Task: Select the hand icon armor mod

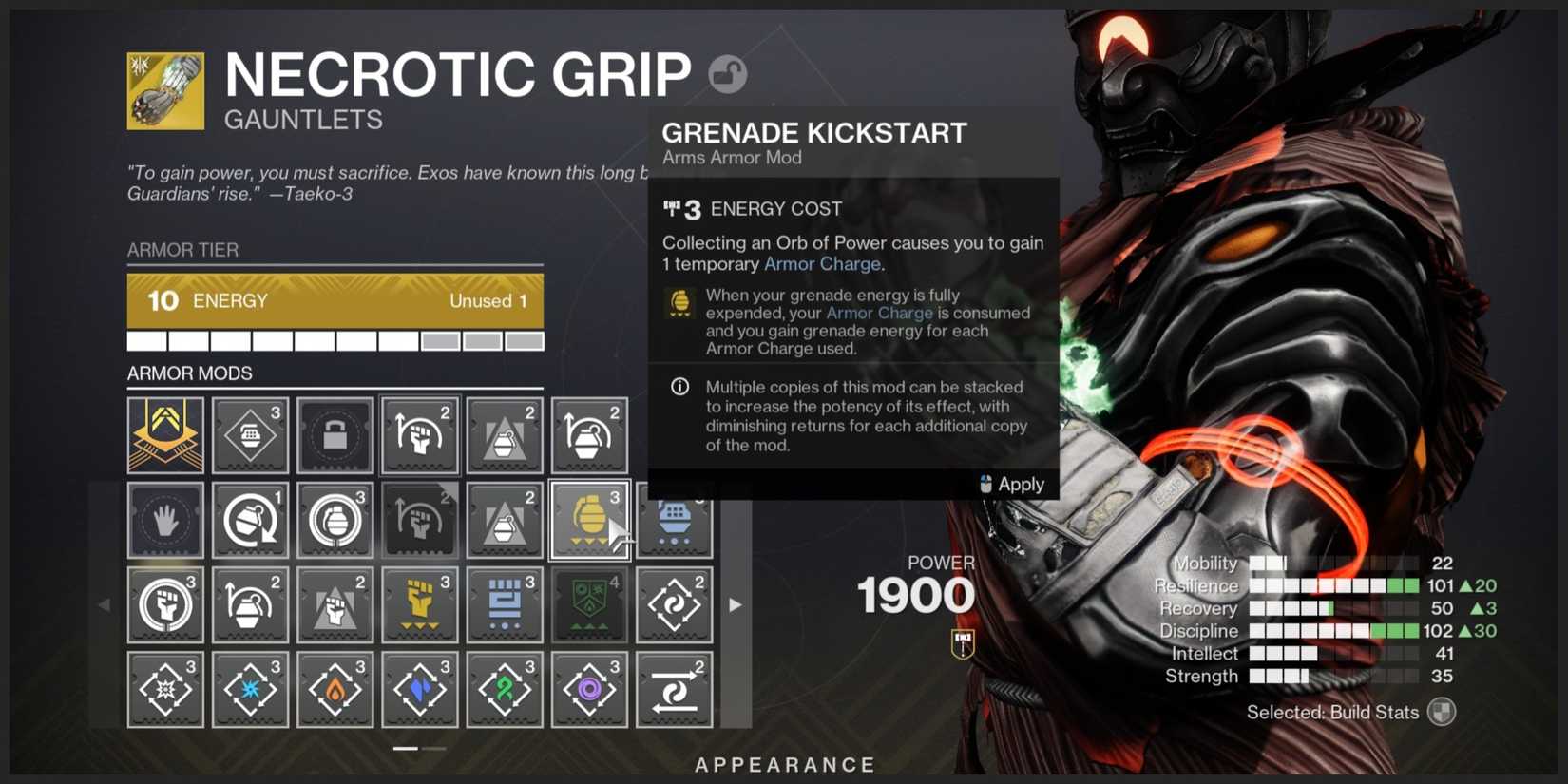Action: click(x=165, y=520)
